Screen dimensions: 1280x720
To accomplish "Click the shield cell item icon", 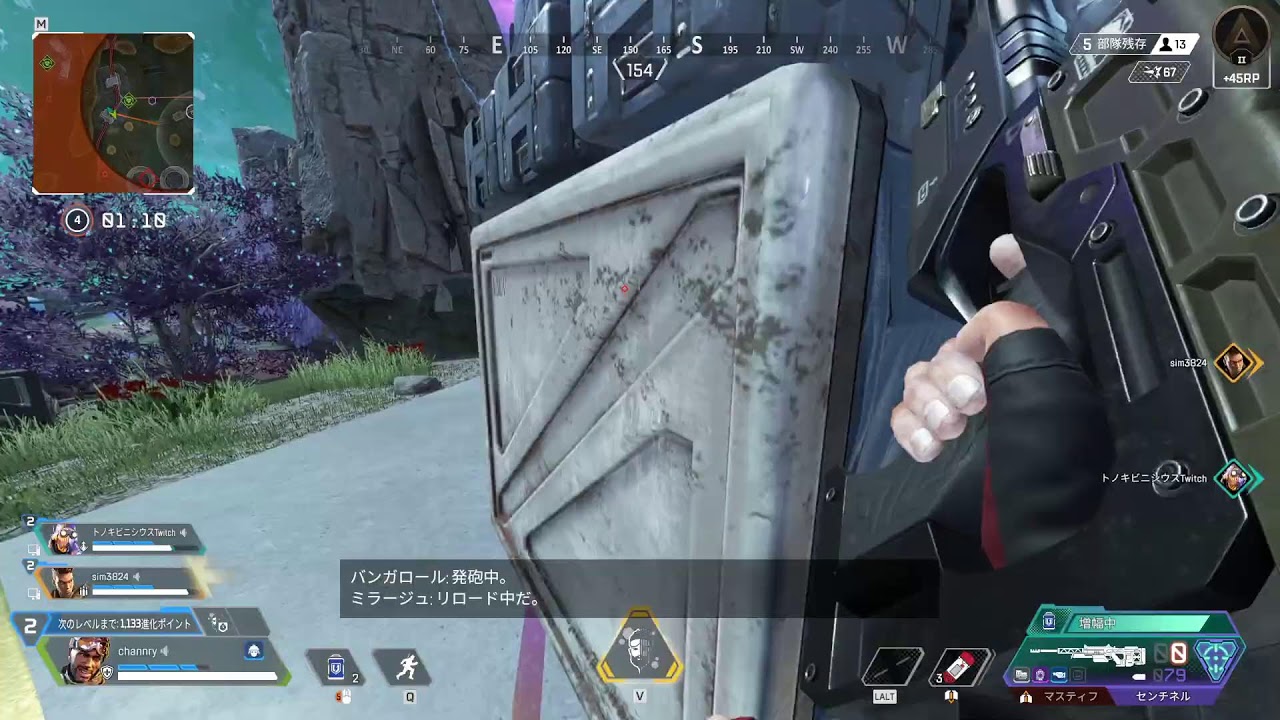I will 337,668.
